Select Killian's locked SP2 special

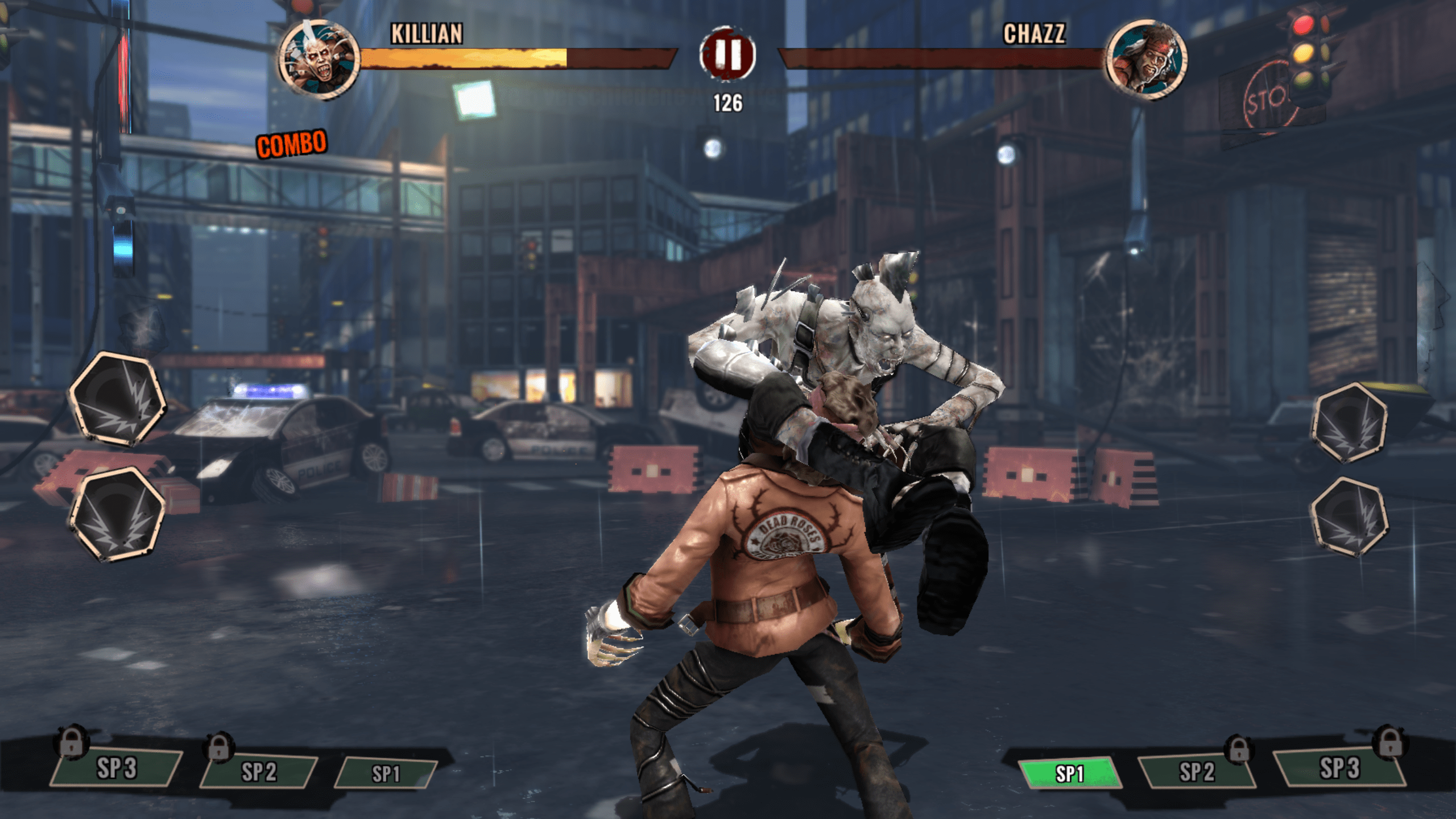(259, 772)
